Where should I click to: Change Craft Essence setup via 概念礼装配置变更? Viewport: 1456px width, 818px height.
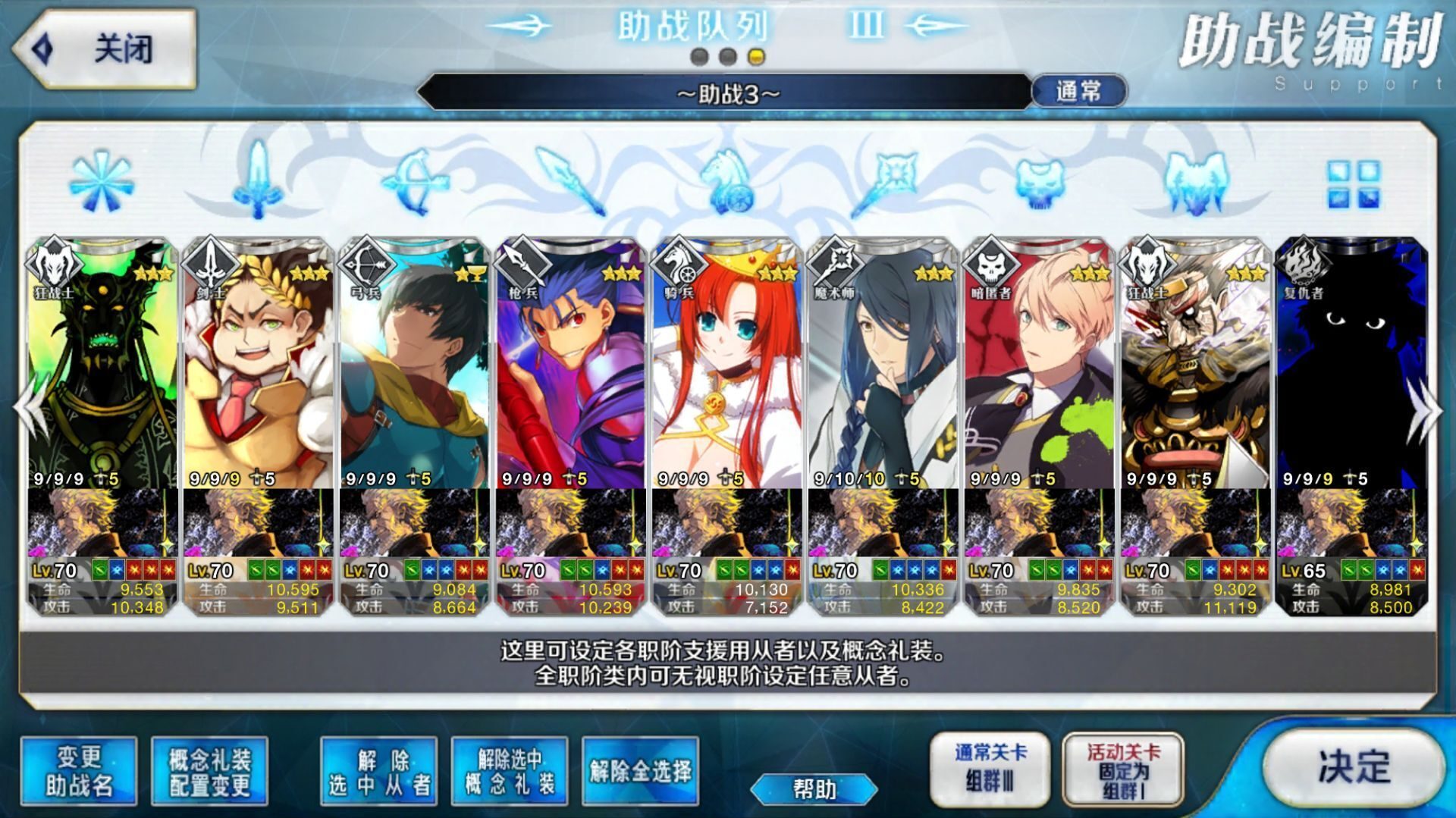[209, 771]
